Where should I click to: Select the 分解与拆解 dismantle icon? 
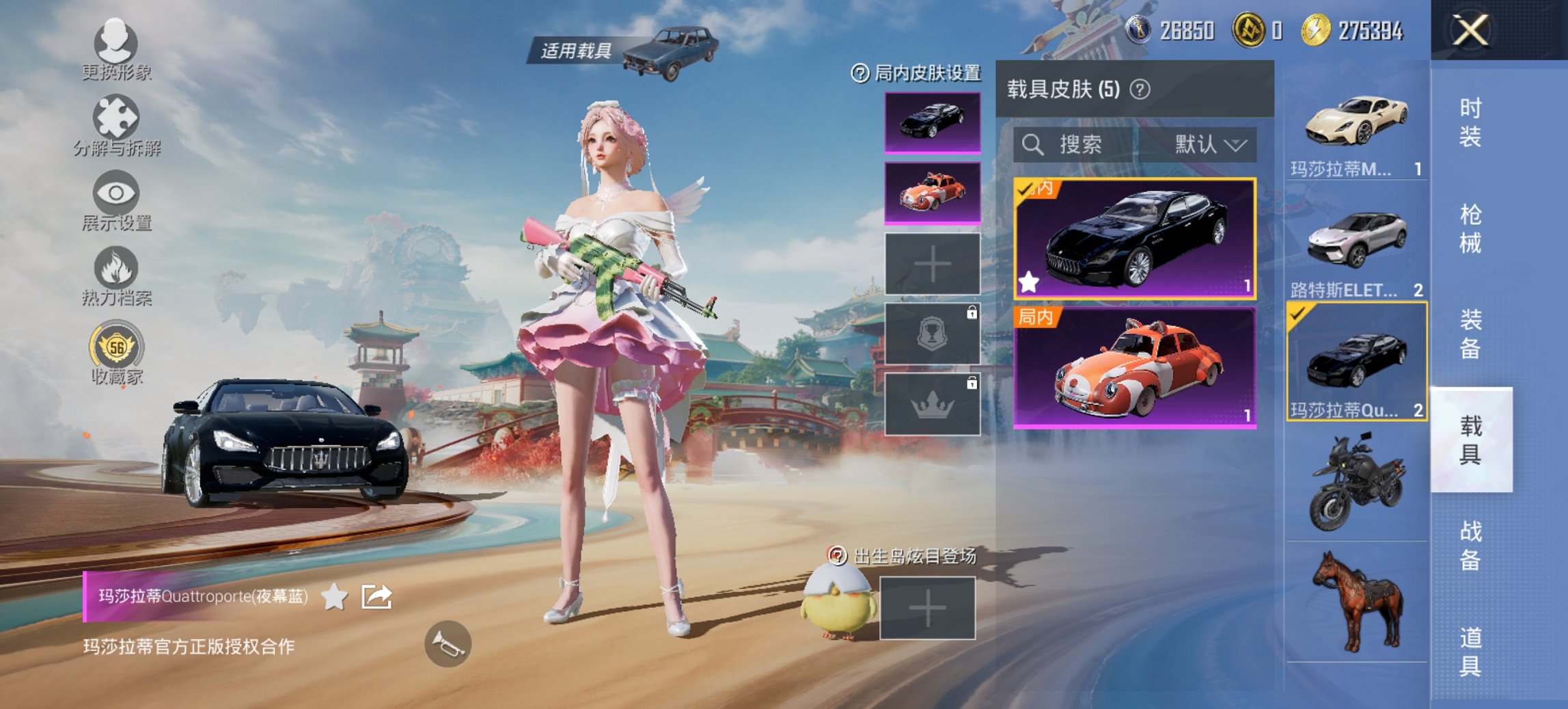[116, 123]
